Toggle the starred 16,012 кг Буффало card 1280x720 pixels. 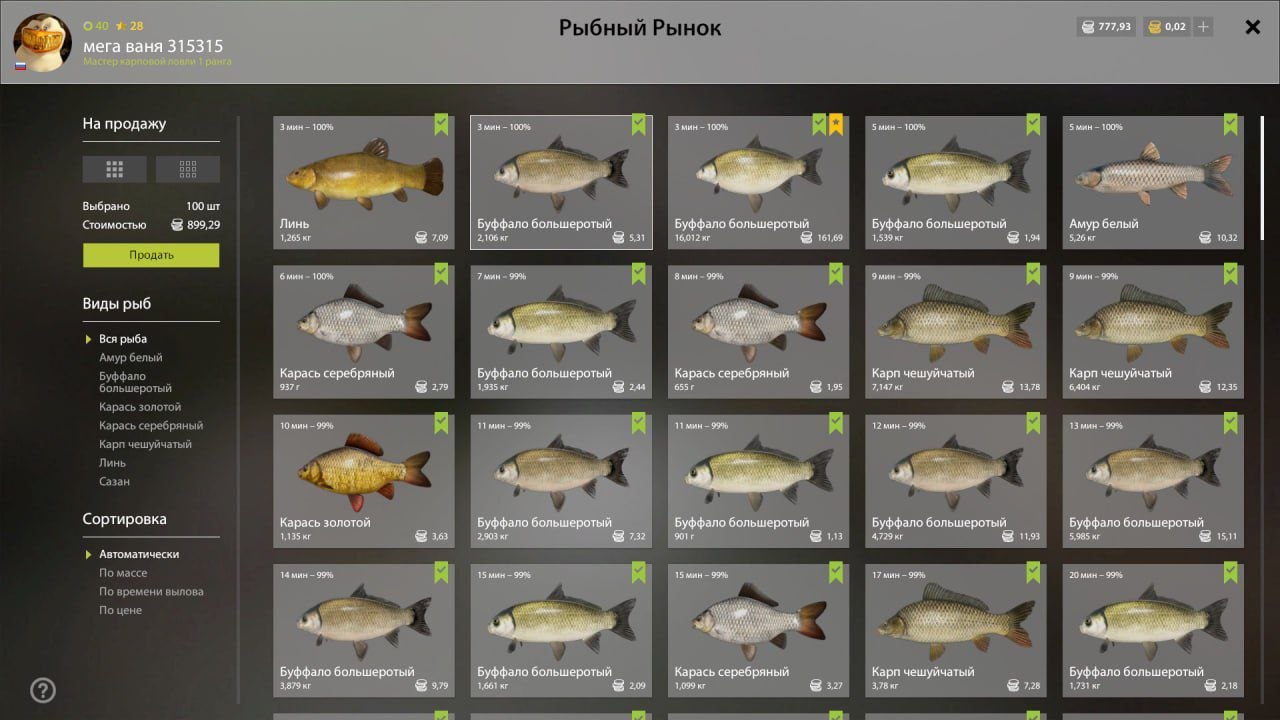coord(758,181)
